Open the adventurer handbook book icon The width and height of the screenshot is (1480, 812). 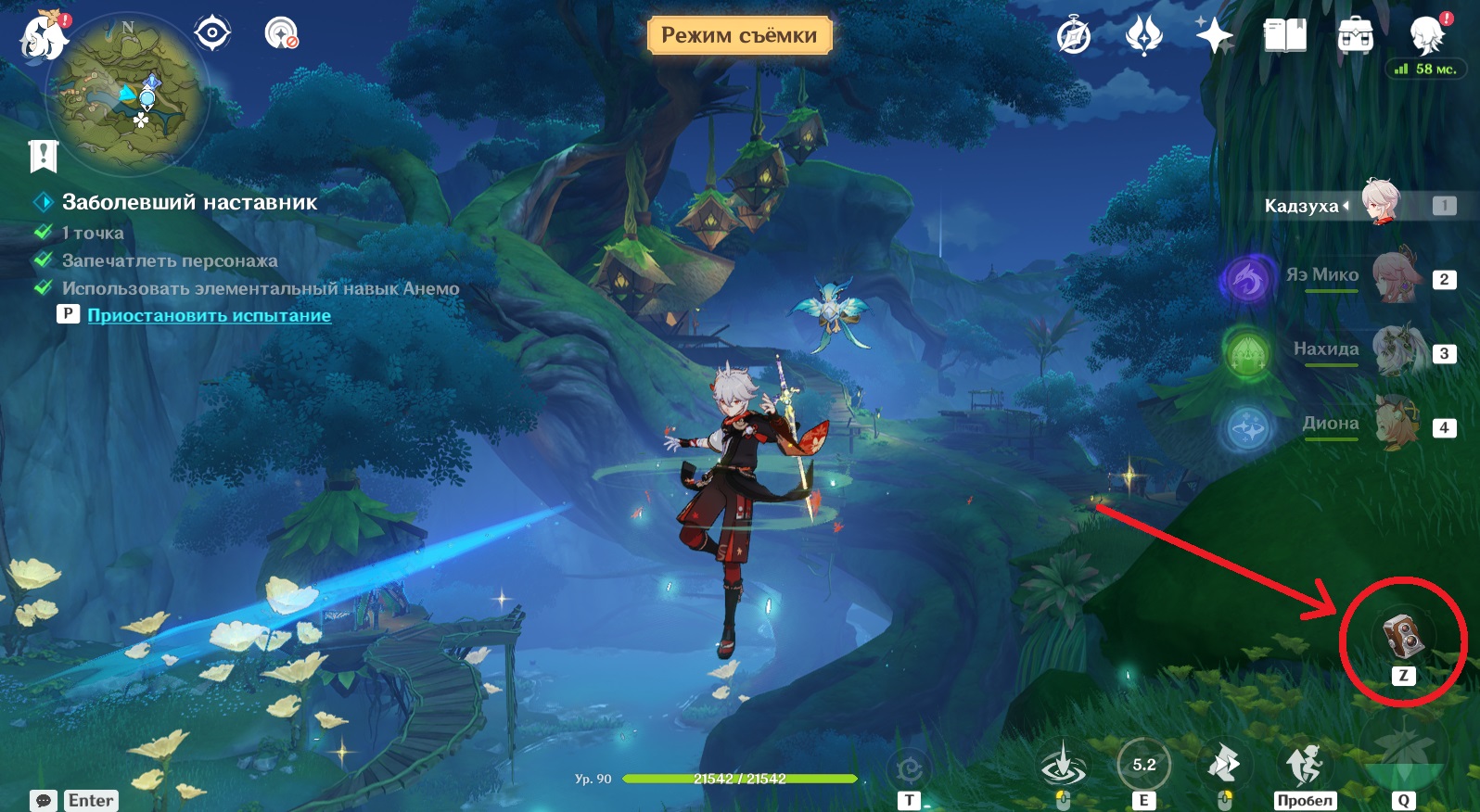click(1284, 36)
